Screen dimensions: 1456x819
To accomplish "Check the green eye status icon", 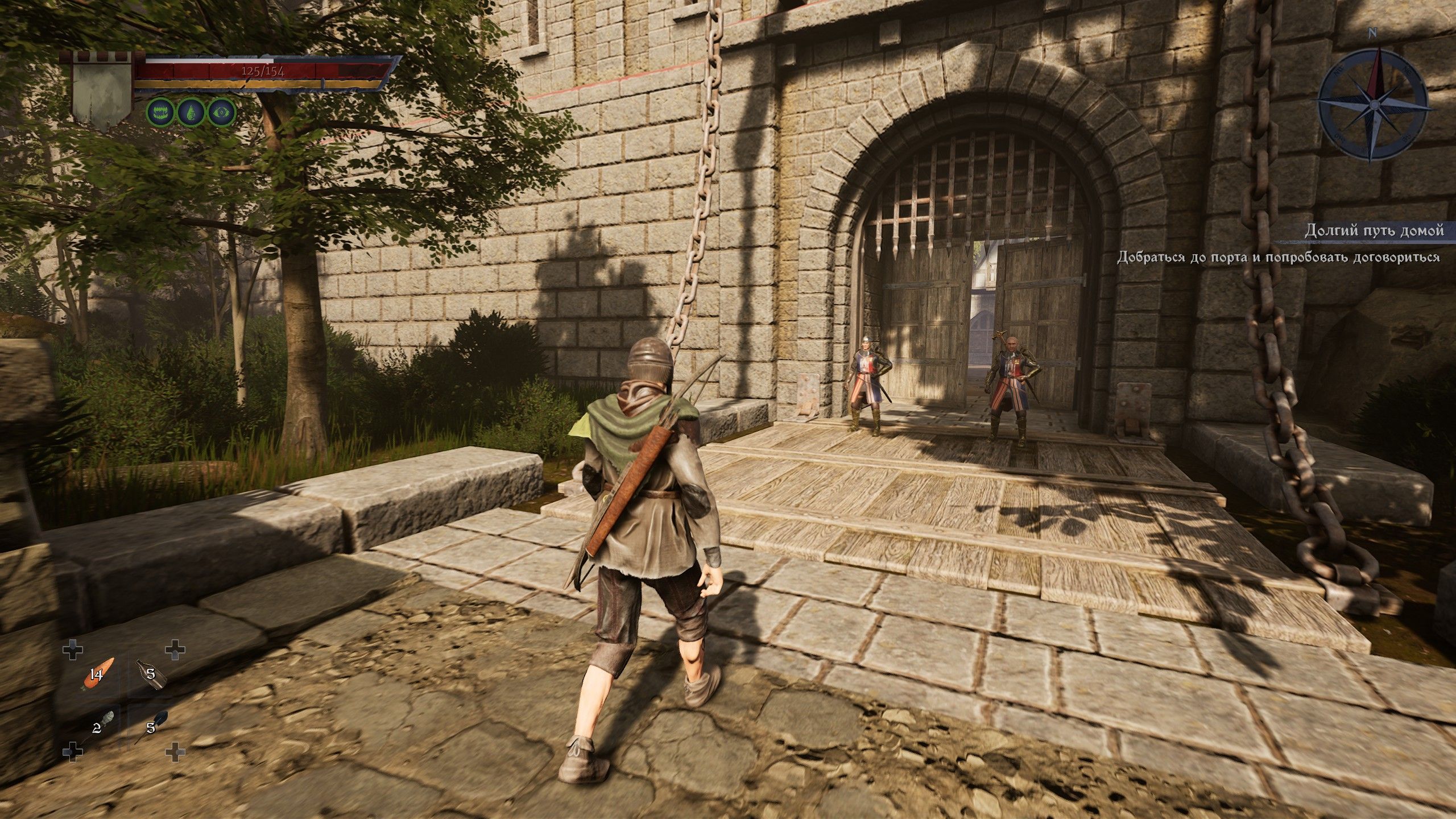I will (221, 113).
